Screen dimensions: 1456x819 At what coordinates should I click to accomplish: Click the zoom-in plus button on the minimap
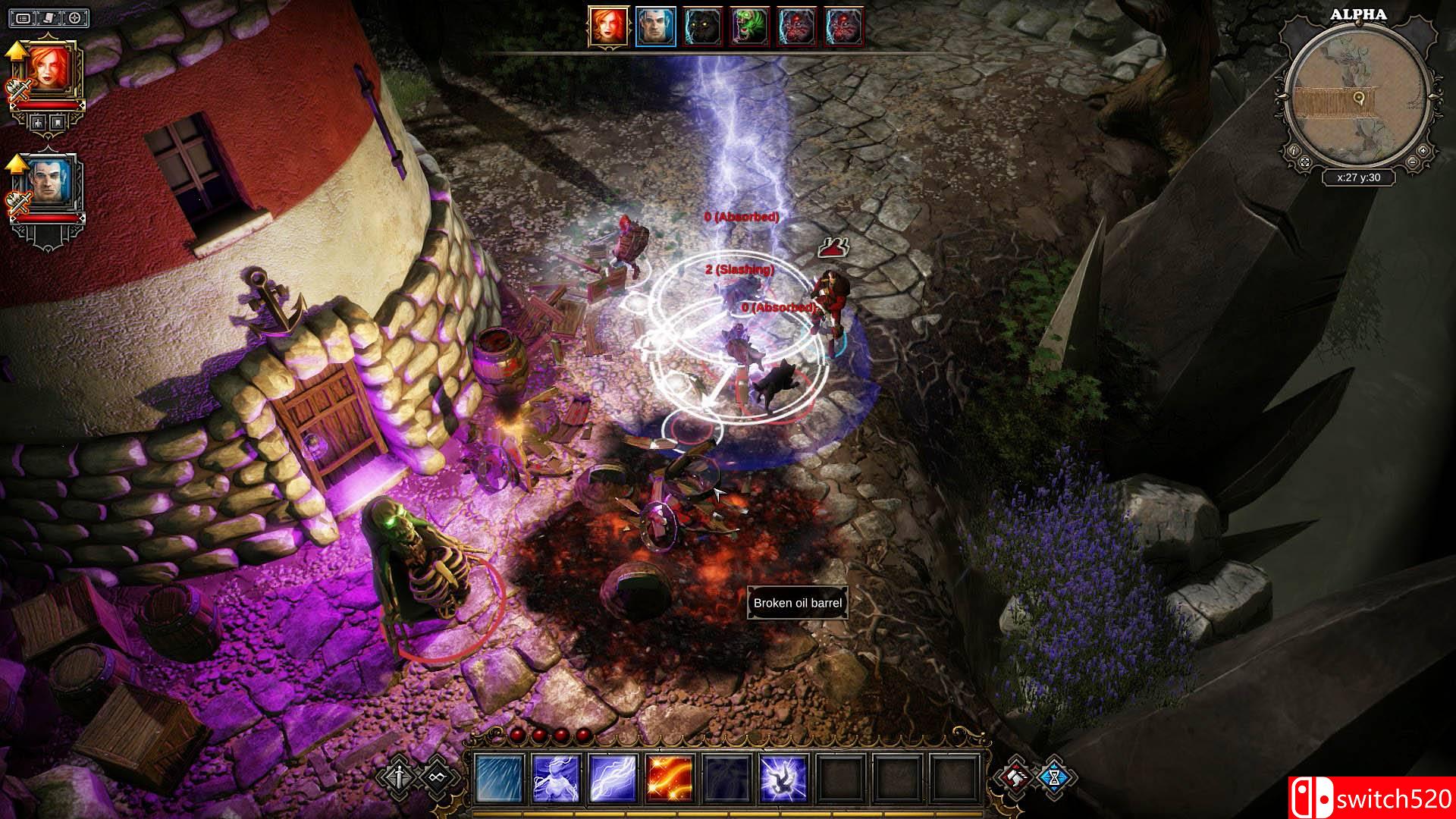pyautogui.click(x=1423, y=151)
